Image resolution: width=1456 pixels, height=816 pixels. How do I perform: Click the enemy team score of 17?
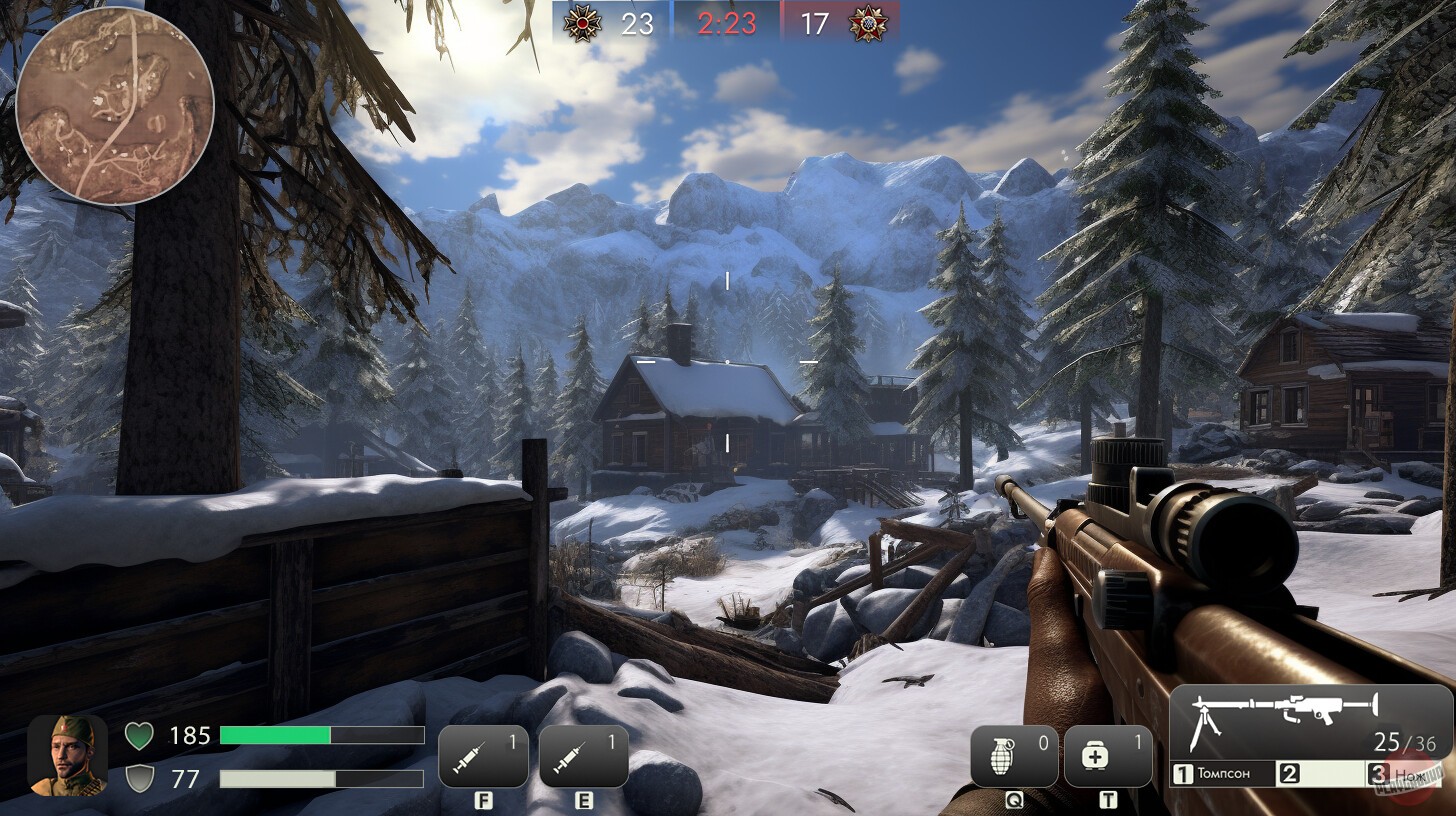coord(814,24)
